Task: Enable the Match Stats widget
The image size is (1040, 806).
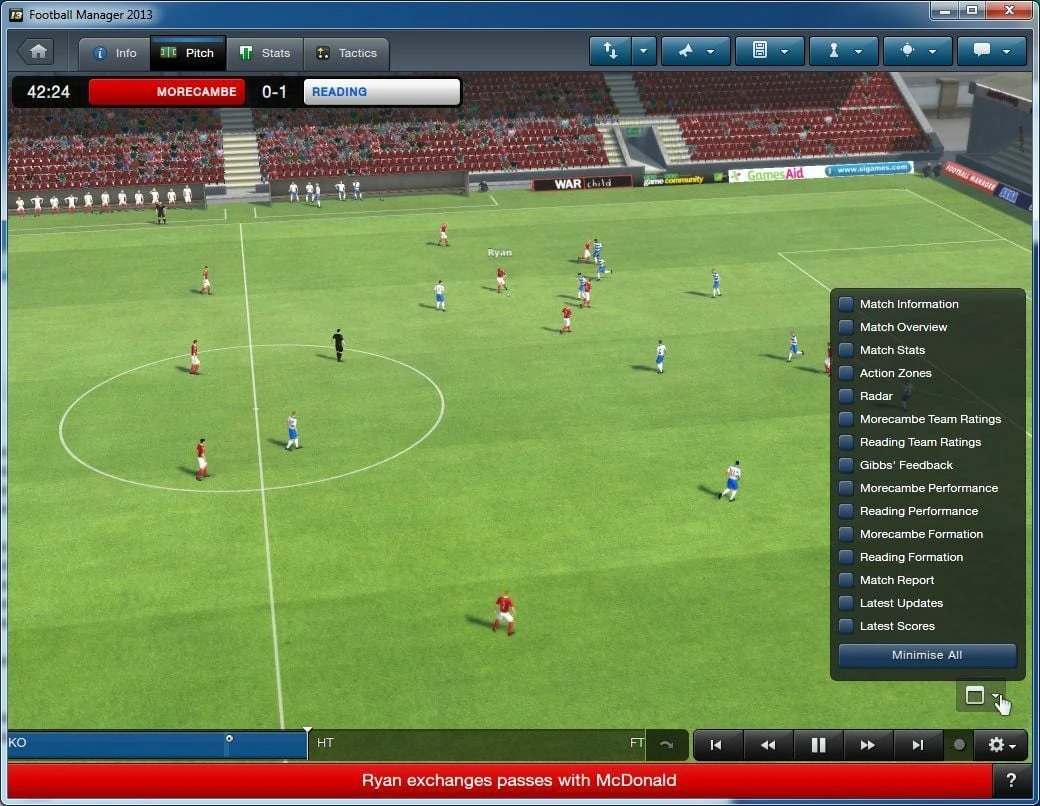Action: [846, 350]
